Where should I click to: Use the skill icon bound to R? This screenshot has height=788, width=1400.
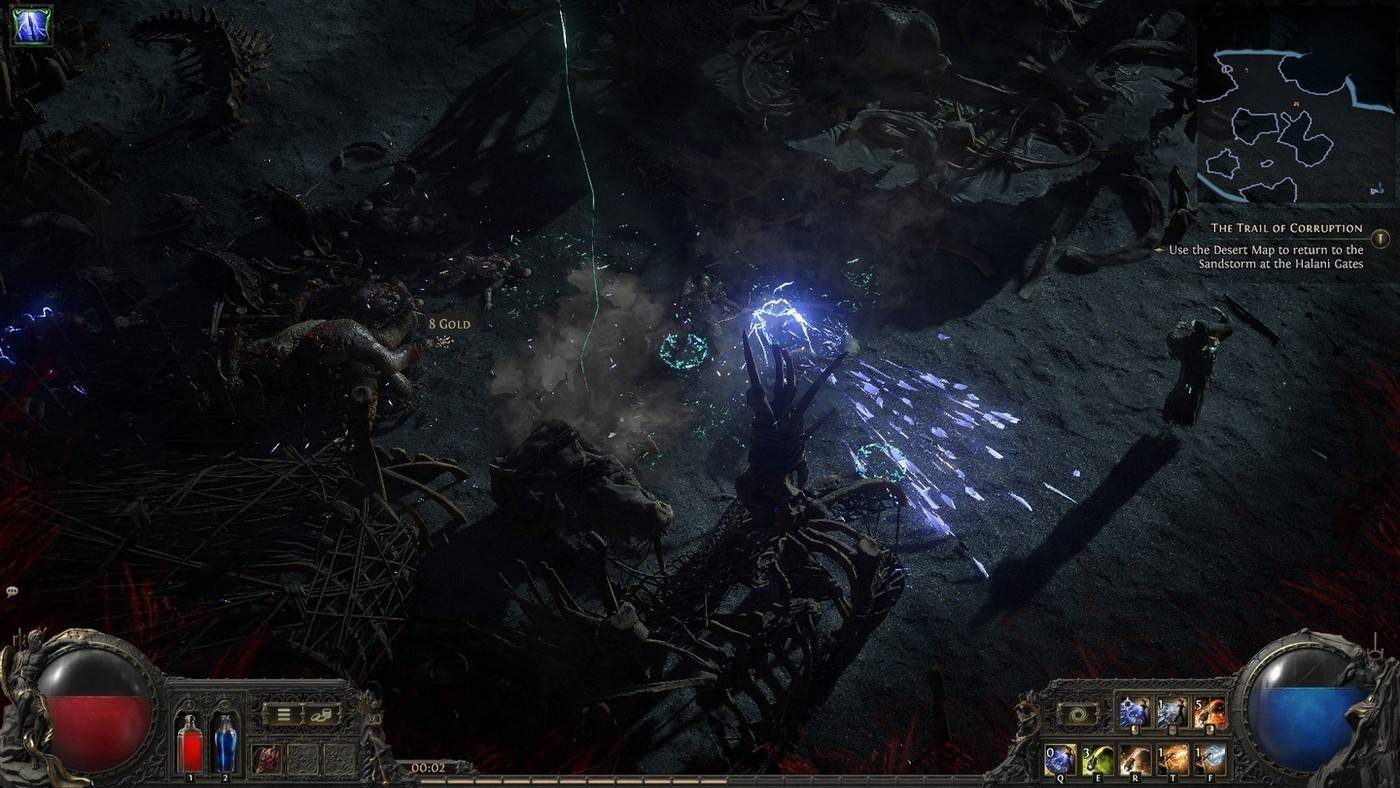coord(1135,758)
